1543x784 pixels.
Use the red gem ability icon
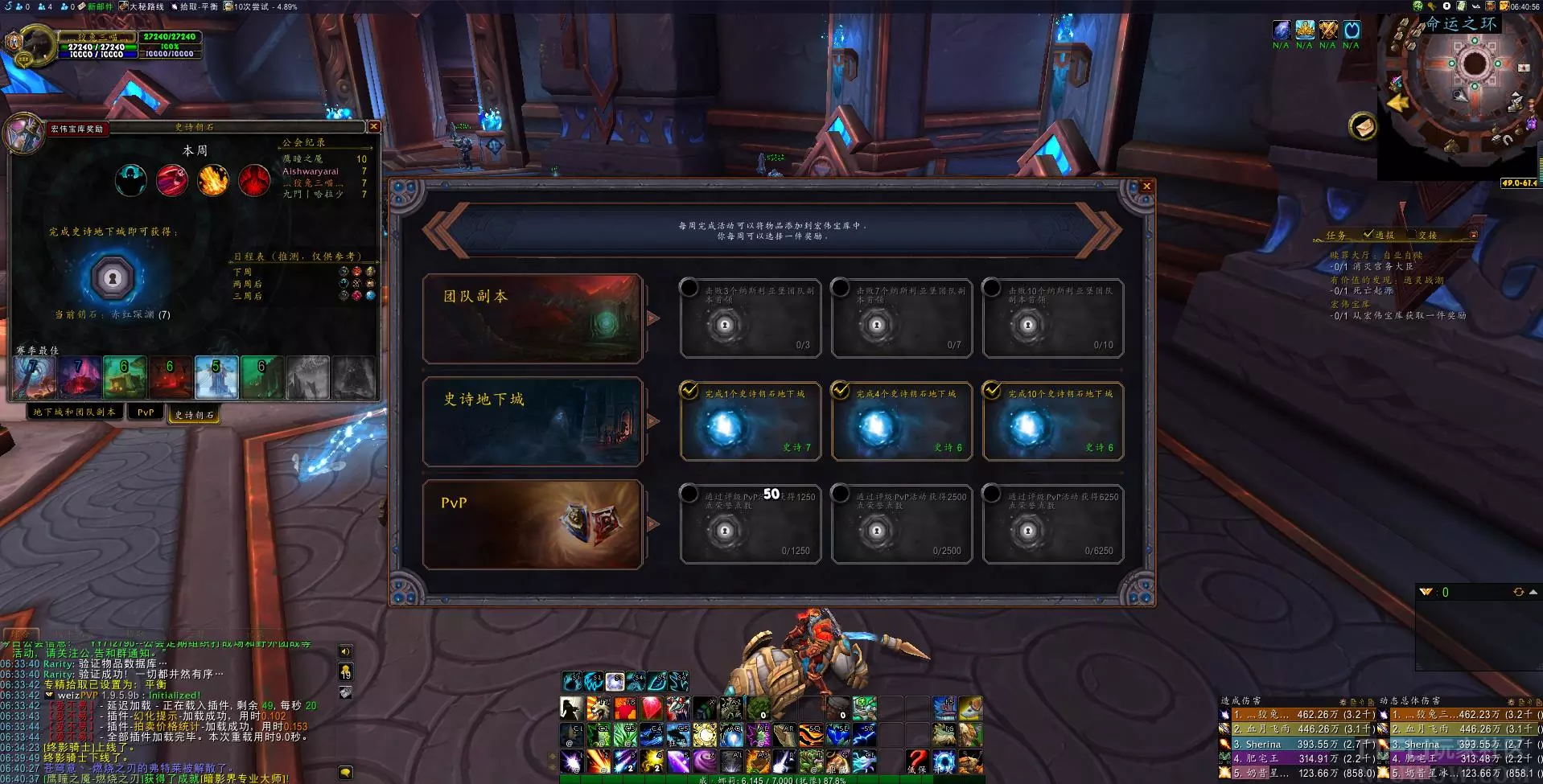pyautogui.click(x=651, y=708)
